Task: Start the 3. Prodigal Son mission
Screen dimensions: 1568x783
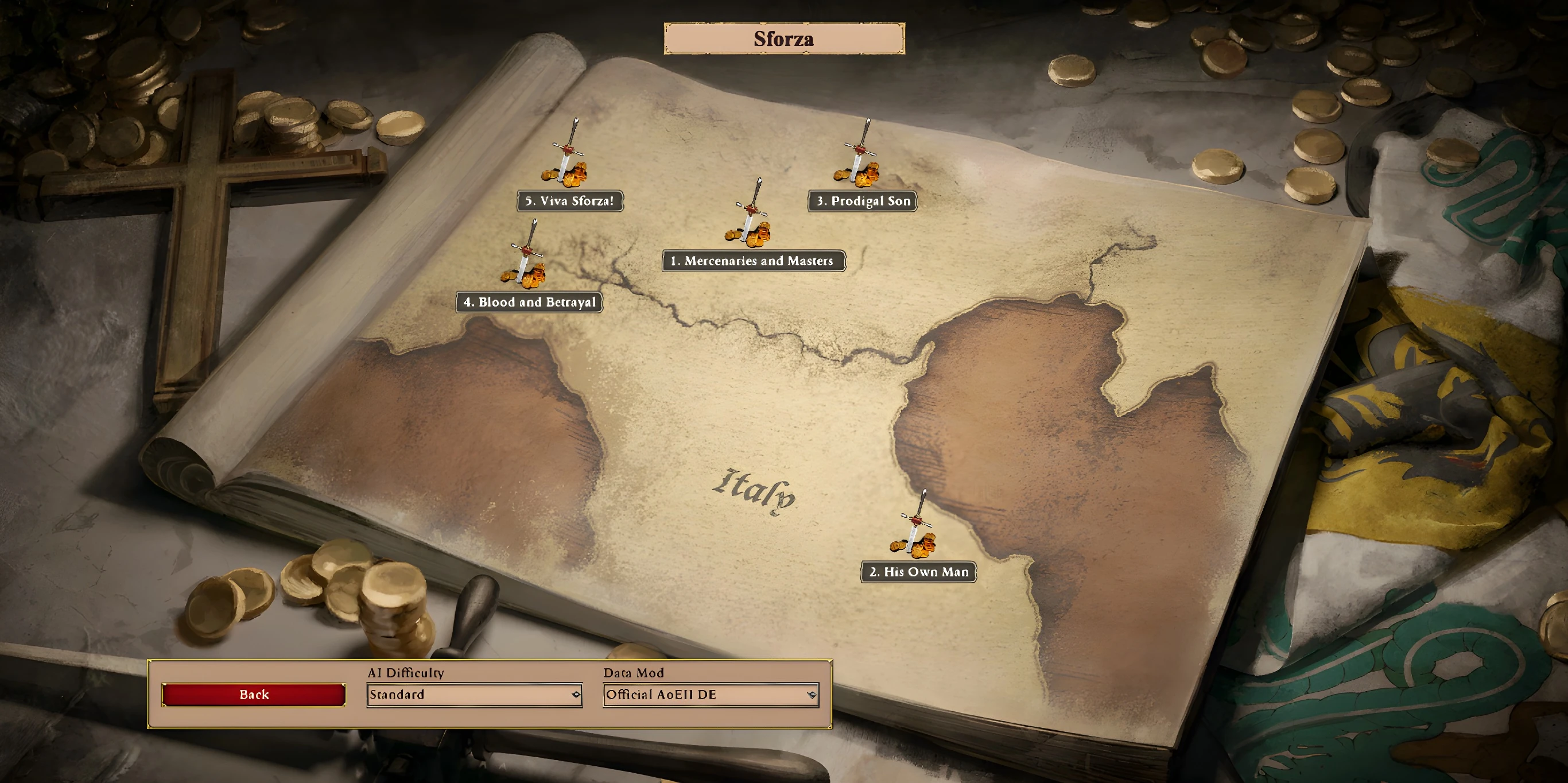Action: (863, 201)
